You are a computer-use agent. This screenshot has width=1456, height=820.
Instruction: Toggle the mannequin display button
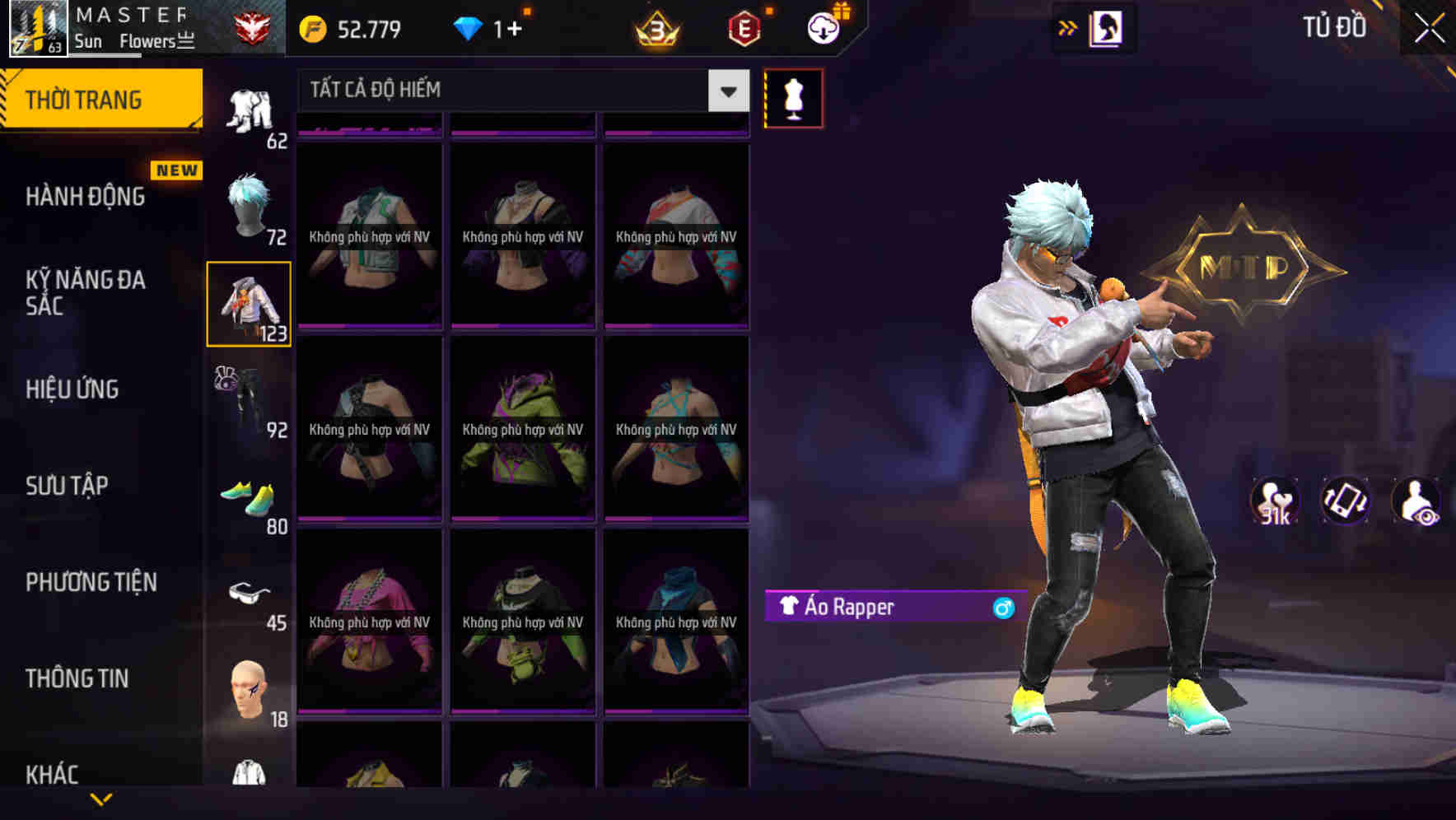[793, 97]
